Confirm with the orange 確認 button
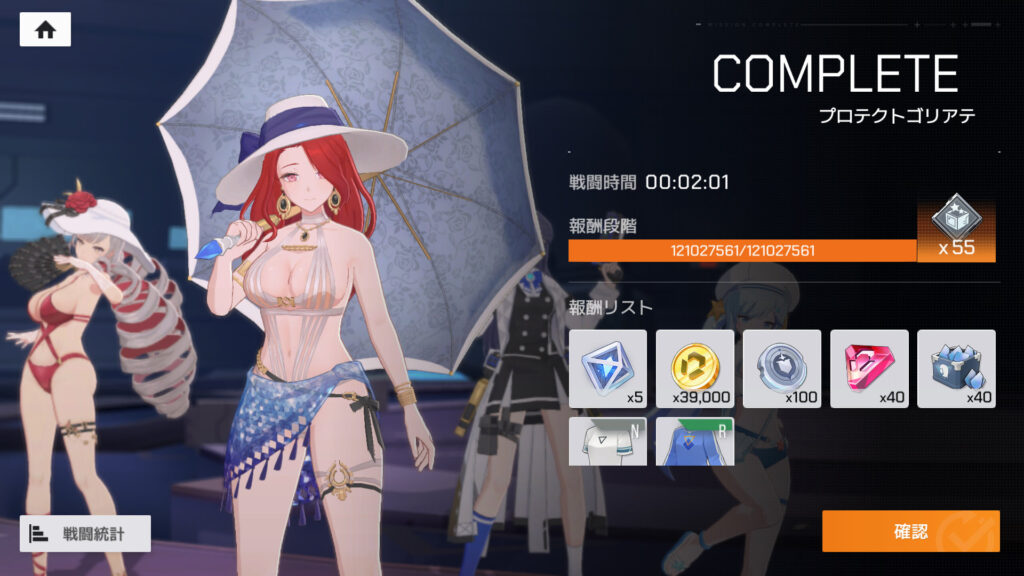This screenshot has height=576, width=1024. click(x=910, y=531)
